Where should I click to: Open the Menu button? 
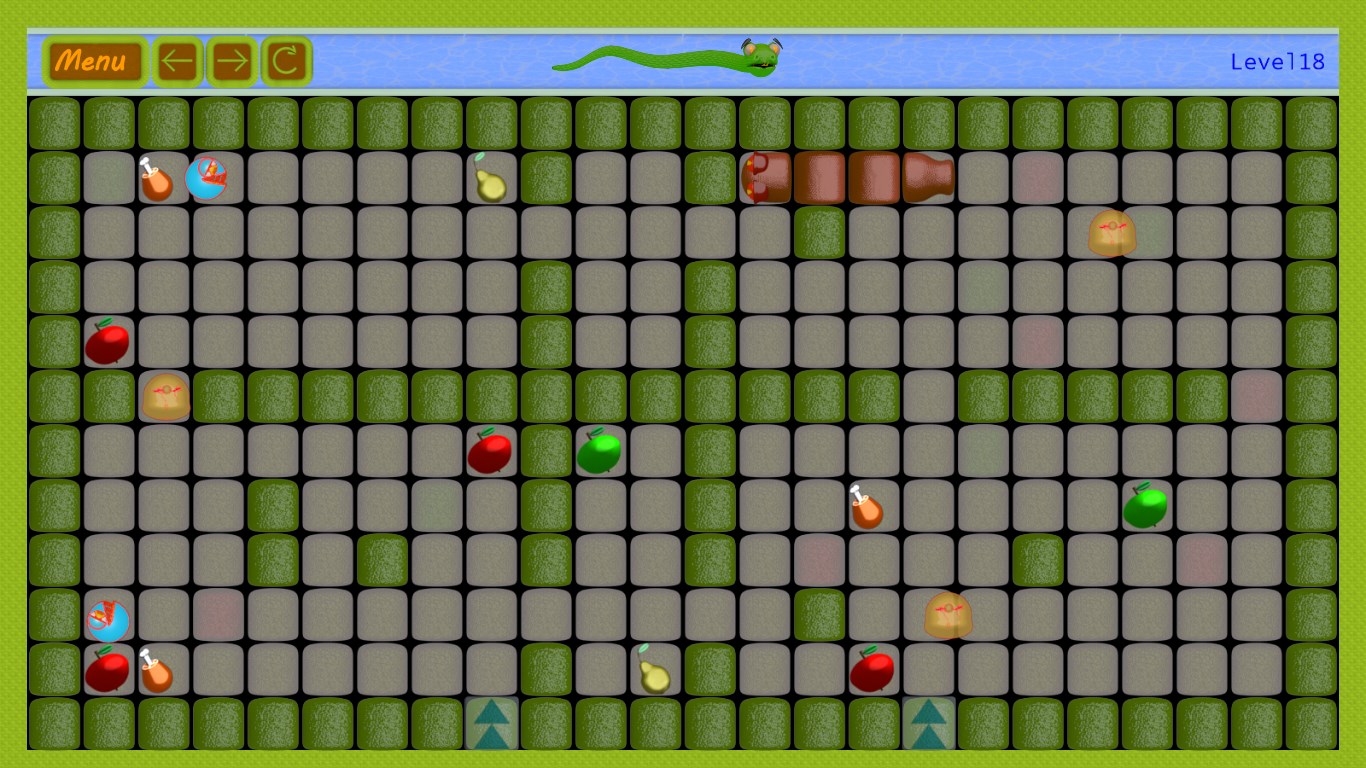(x=93, y=62)
